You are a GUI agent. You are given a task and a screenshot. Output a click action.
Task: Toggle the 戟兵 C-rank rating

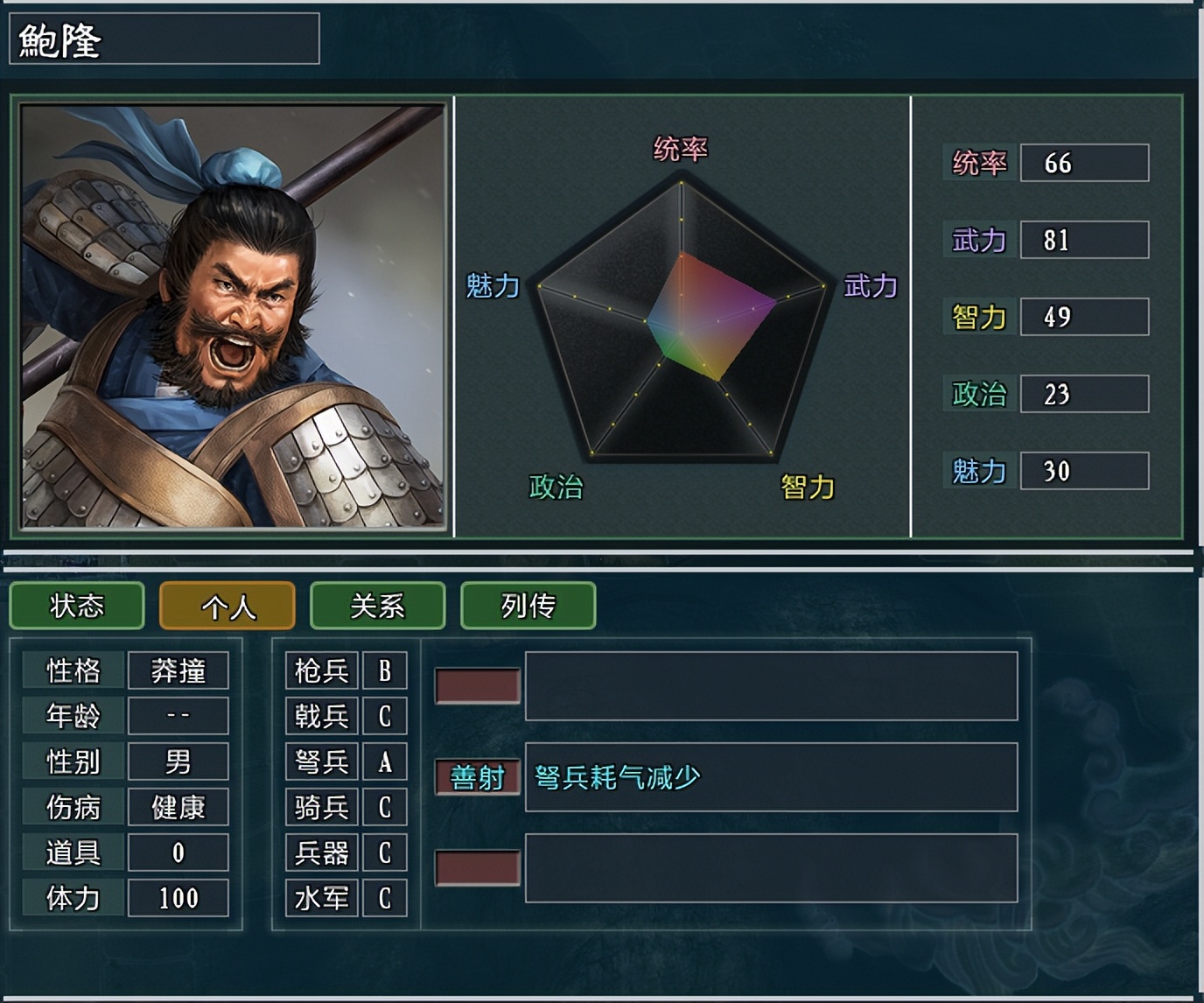tap(385, 716)
